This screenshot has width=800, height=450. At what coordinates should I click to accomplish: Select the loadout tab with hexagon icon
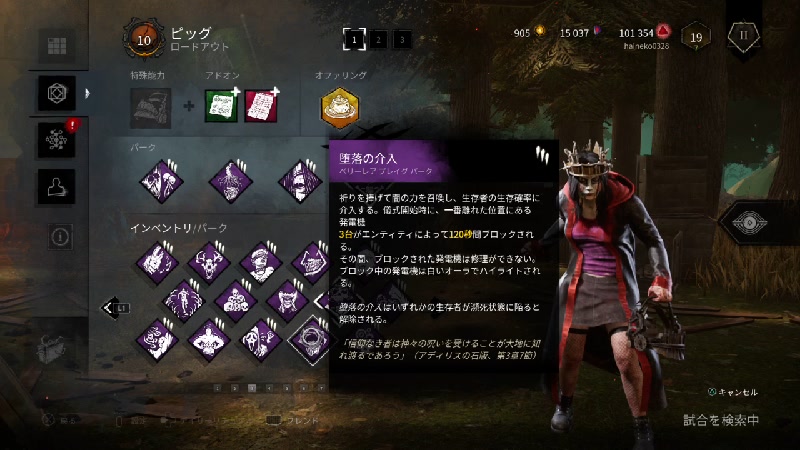coord(57,93)
